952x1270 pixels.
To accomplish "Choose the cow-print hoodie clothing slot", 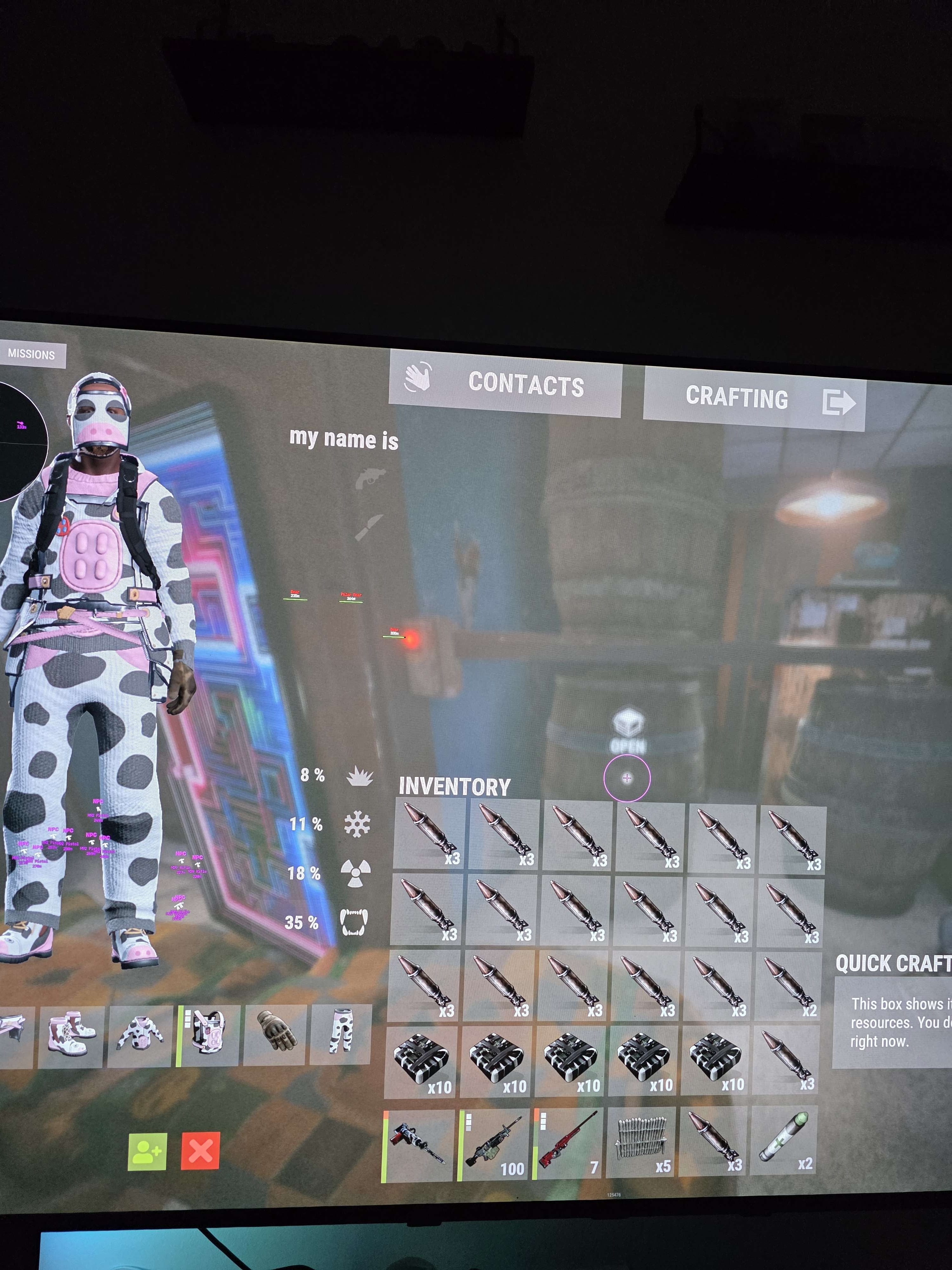I will pos(140,1036).
